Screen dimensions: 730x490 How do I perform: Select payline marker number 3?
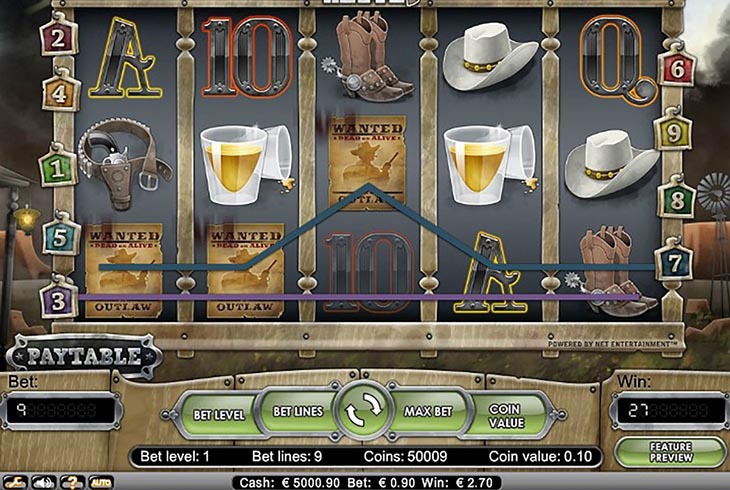[59, 298]
